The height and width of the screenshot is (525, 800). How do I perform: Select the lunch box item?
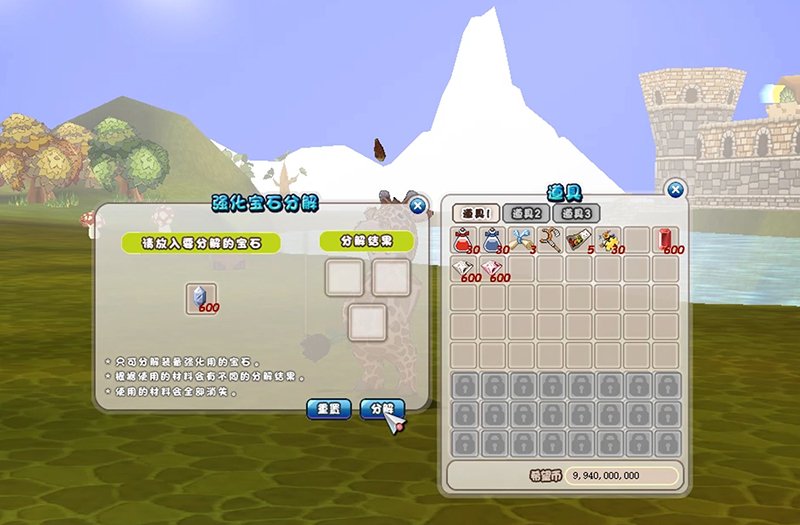click(x=580, y=240)
